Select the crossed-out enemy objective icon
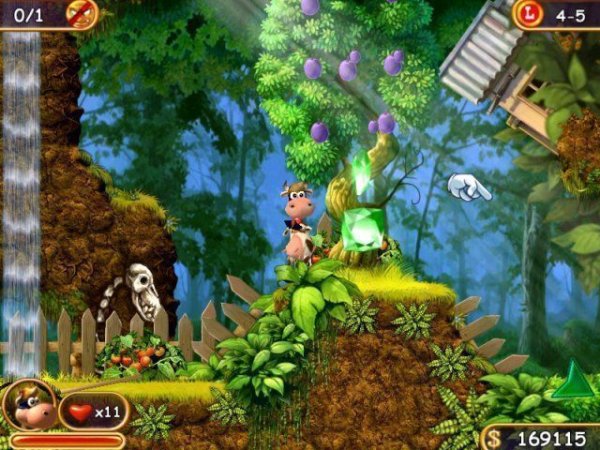The image size is (600, 450). [x=80, y=14]
